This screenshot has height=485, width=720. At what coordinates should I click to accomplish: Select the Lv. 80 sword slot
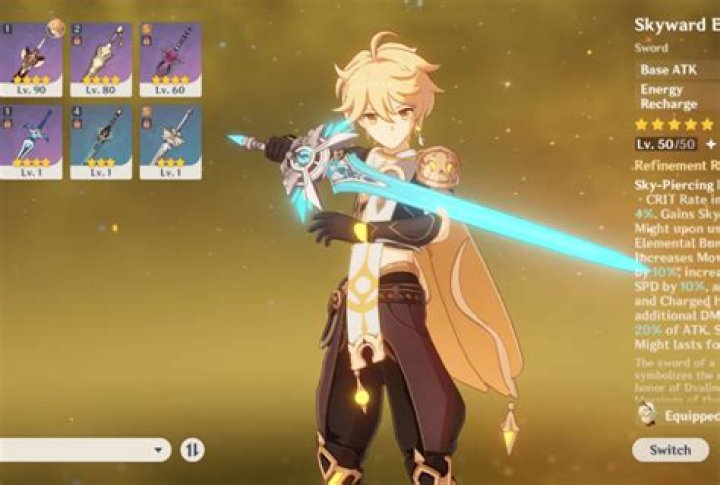(x=100, y=59)
